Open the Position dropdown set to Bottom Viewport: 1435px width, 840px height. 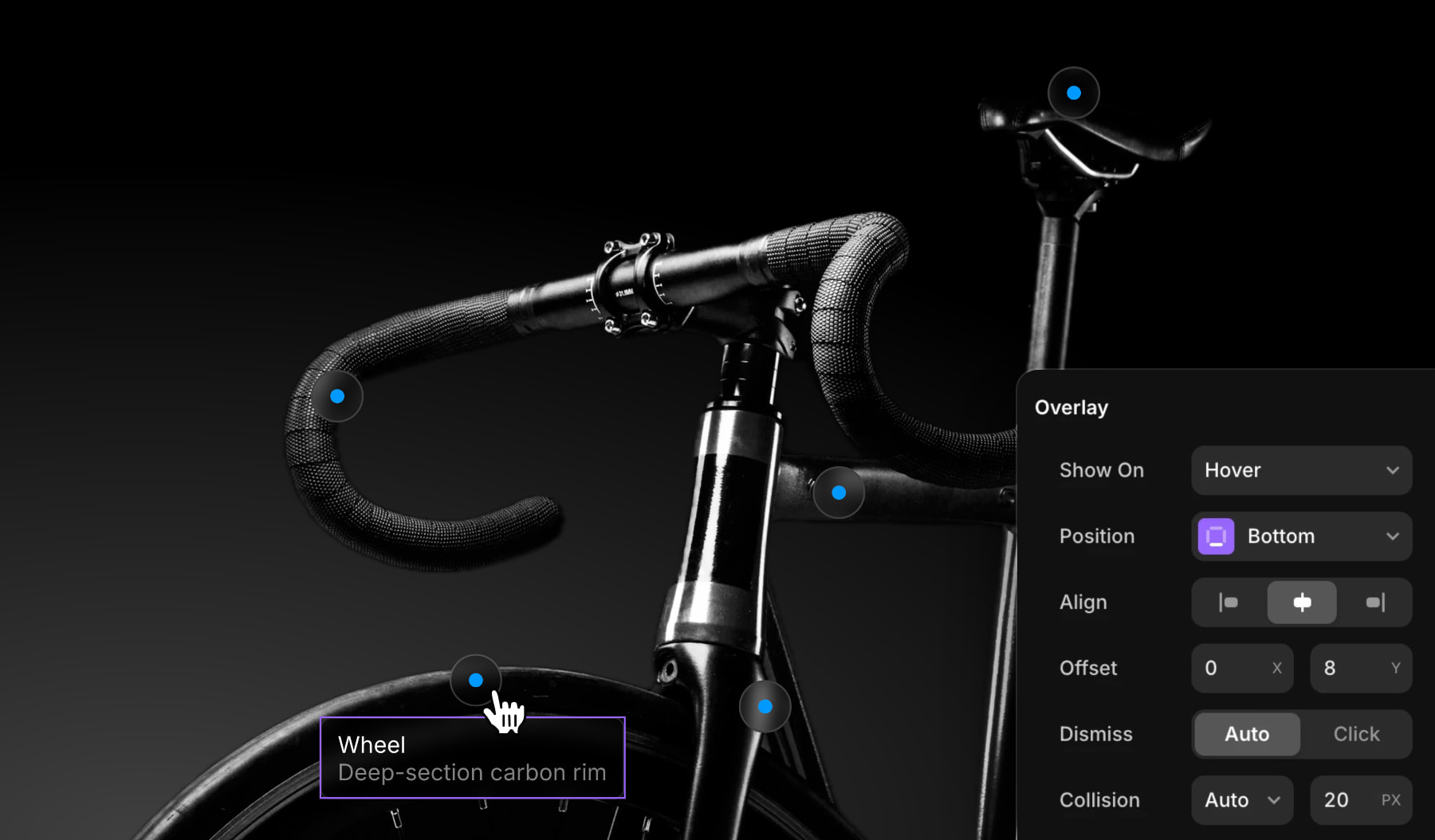coord(1301,536)
